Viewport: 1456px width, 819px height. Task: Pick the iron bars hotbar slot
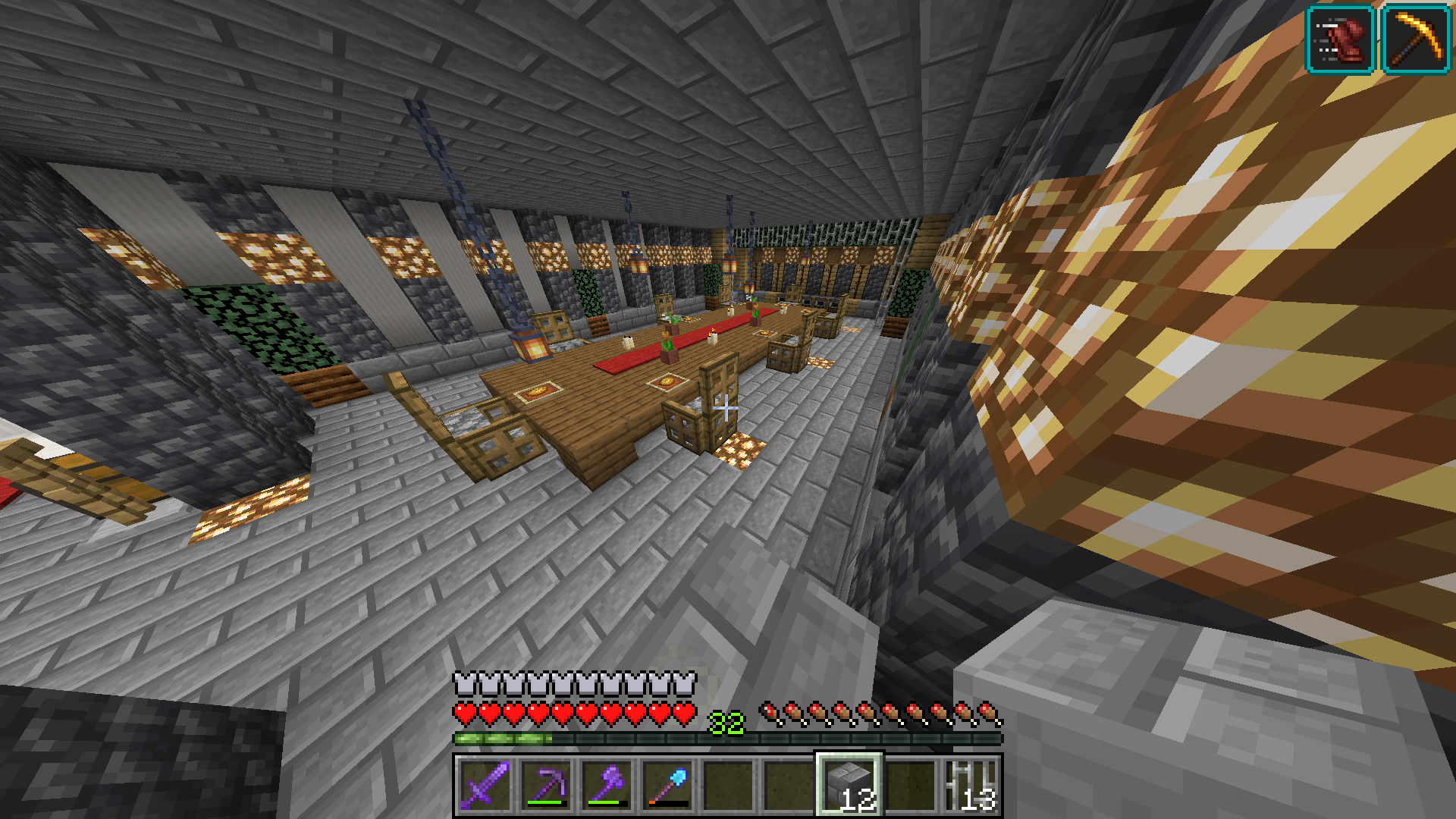click(x=971, y=785)
